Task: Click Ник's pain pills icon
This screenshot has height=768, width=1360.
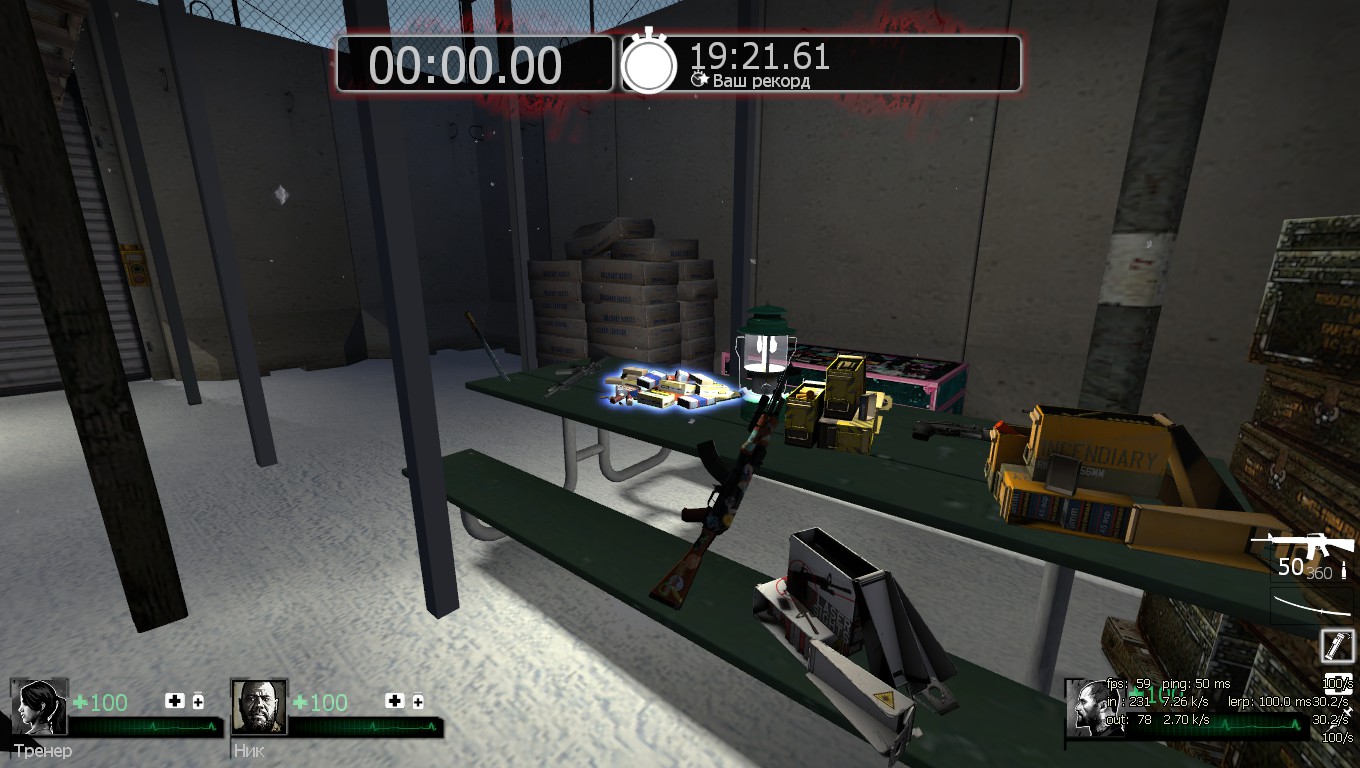Action: (x=417, y=702)
